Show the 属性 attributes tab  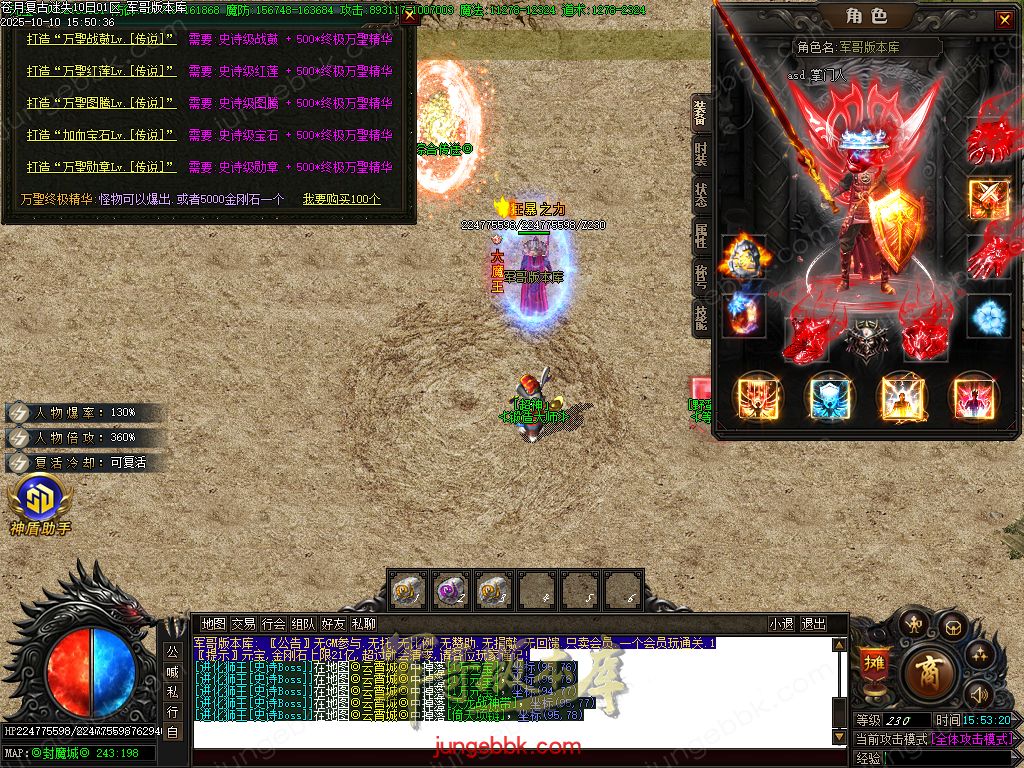(701, 235)
